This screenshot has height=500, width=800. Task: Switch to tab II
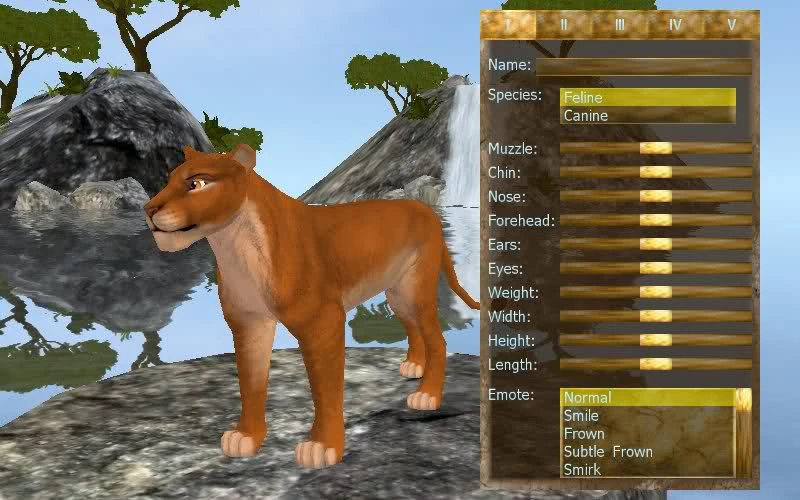564,23
